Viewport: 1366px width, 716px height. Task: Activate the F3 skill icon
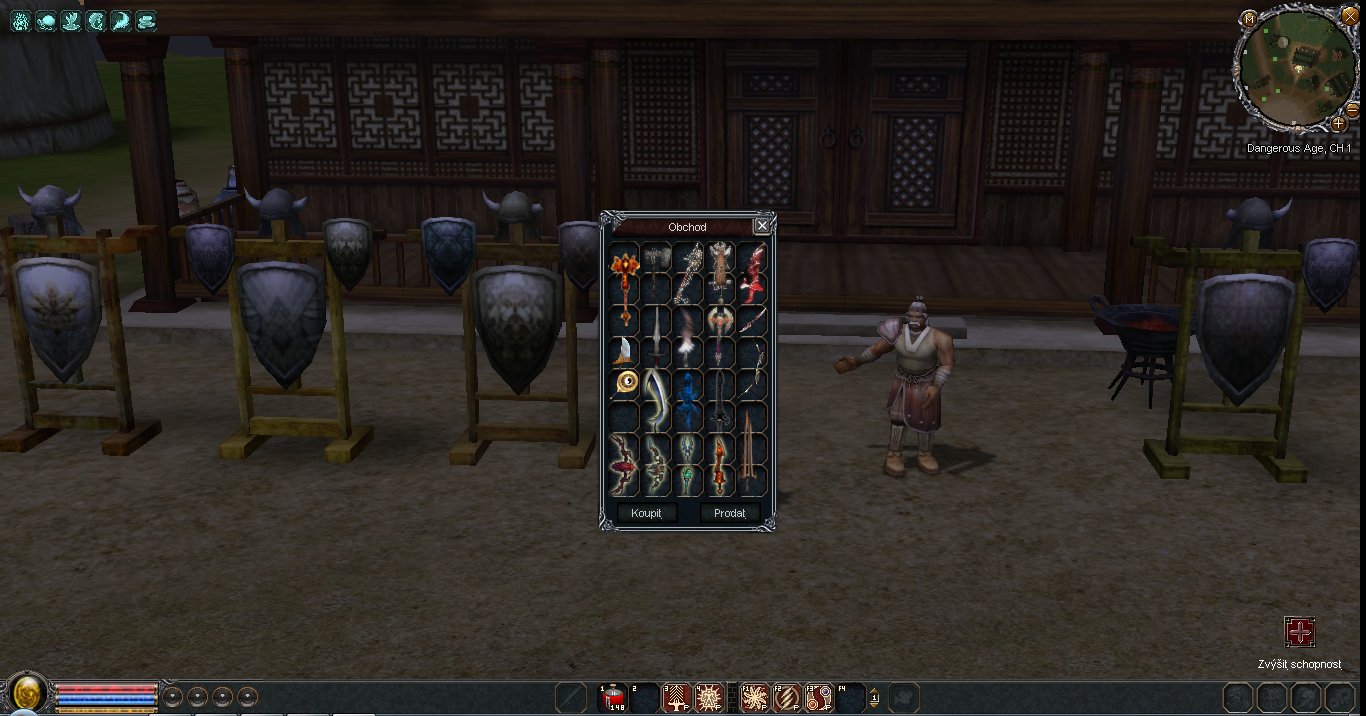pos(819,697)
